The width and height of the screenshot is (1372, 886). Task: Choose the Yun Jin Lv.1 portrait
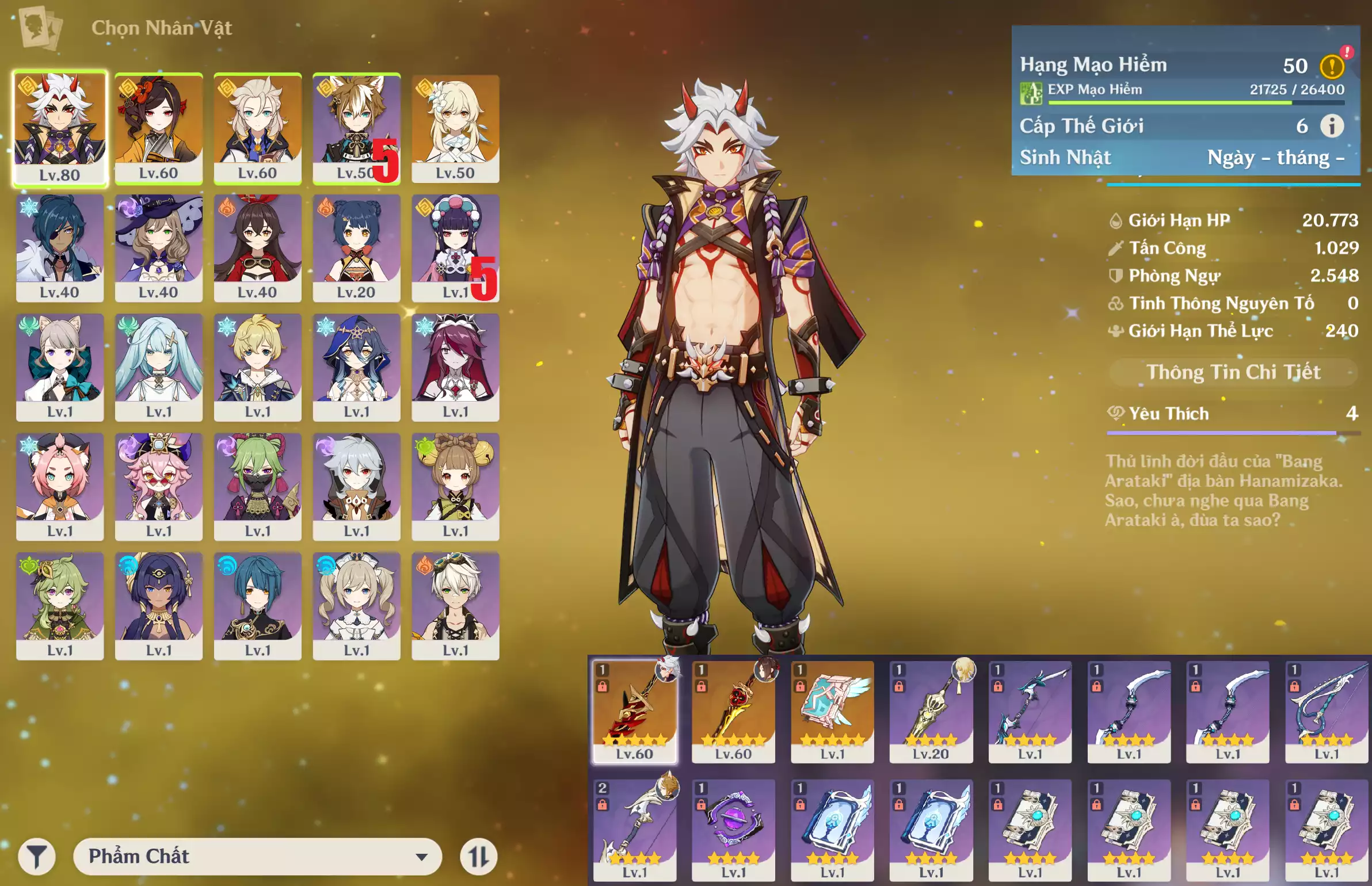(455, 247)
